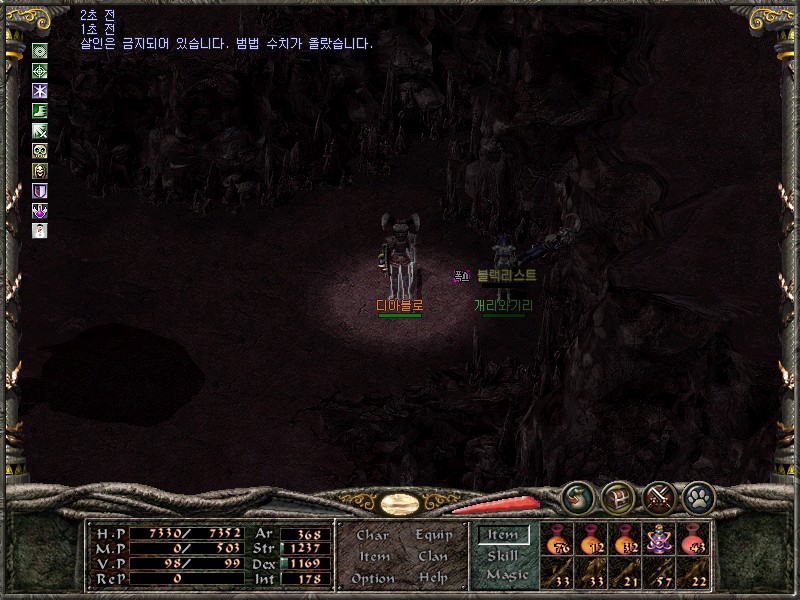Click the skull status icon

click(x=40, y=150)
